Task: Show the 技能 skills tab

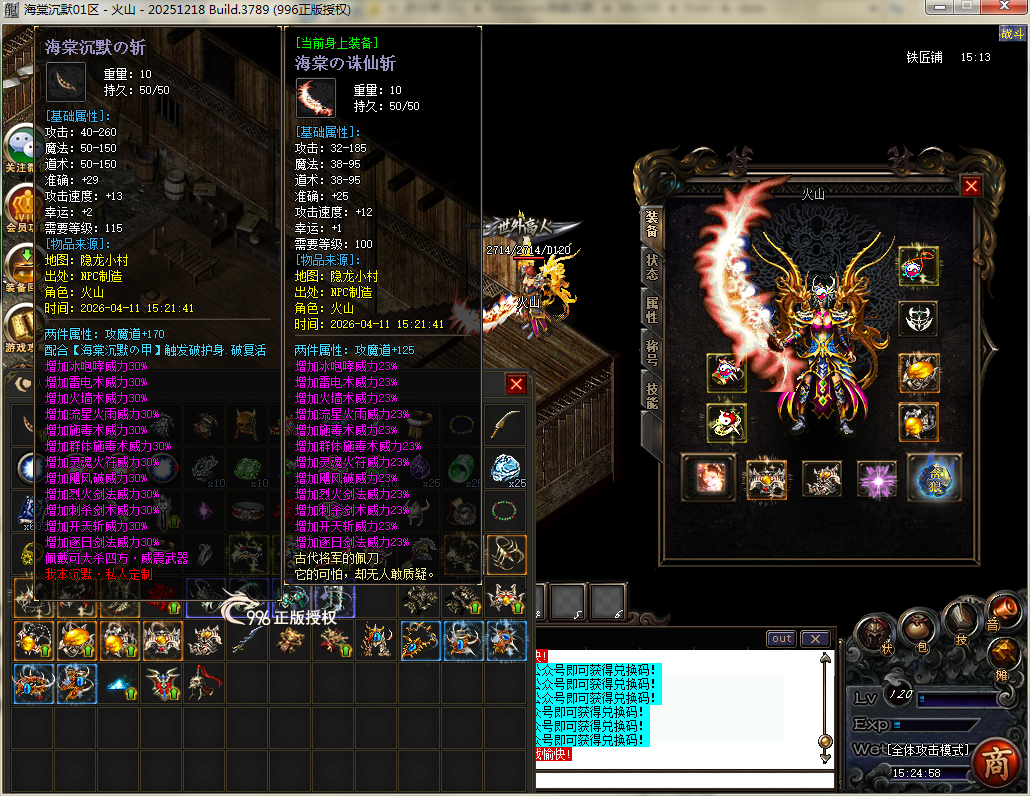Action: point(651,396)
